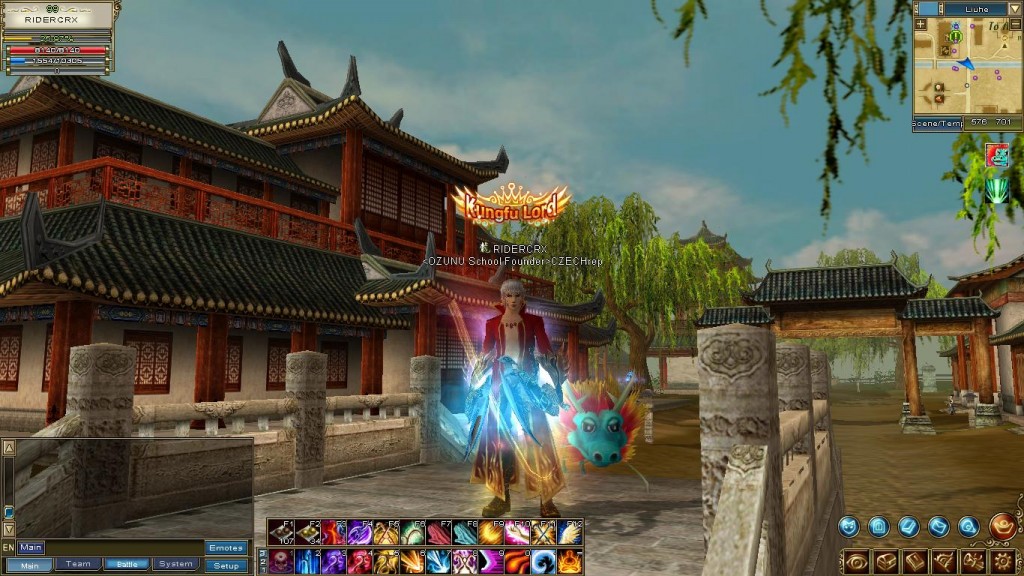
Task: Switch to the System chat tab
Action: [176, 565]
